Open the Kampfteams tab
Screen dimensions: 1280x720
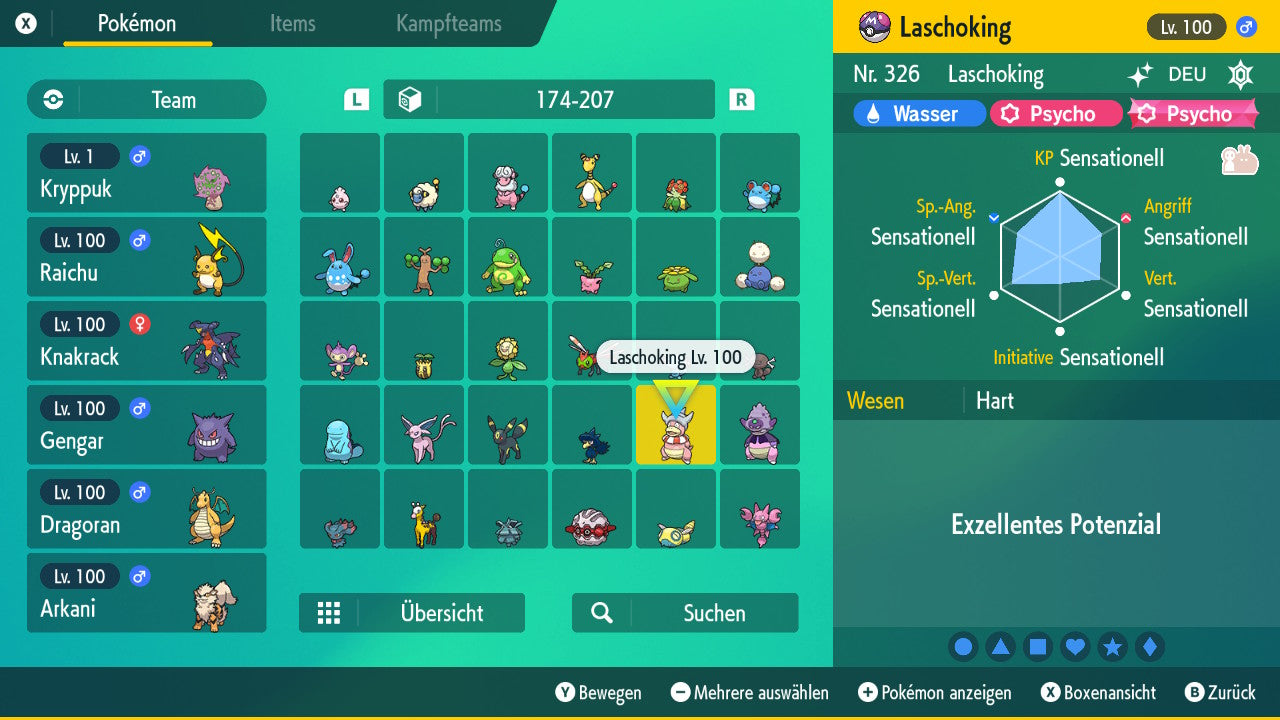point(447,24)
